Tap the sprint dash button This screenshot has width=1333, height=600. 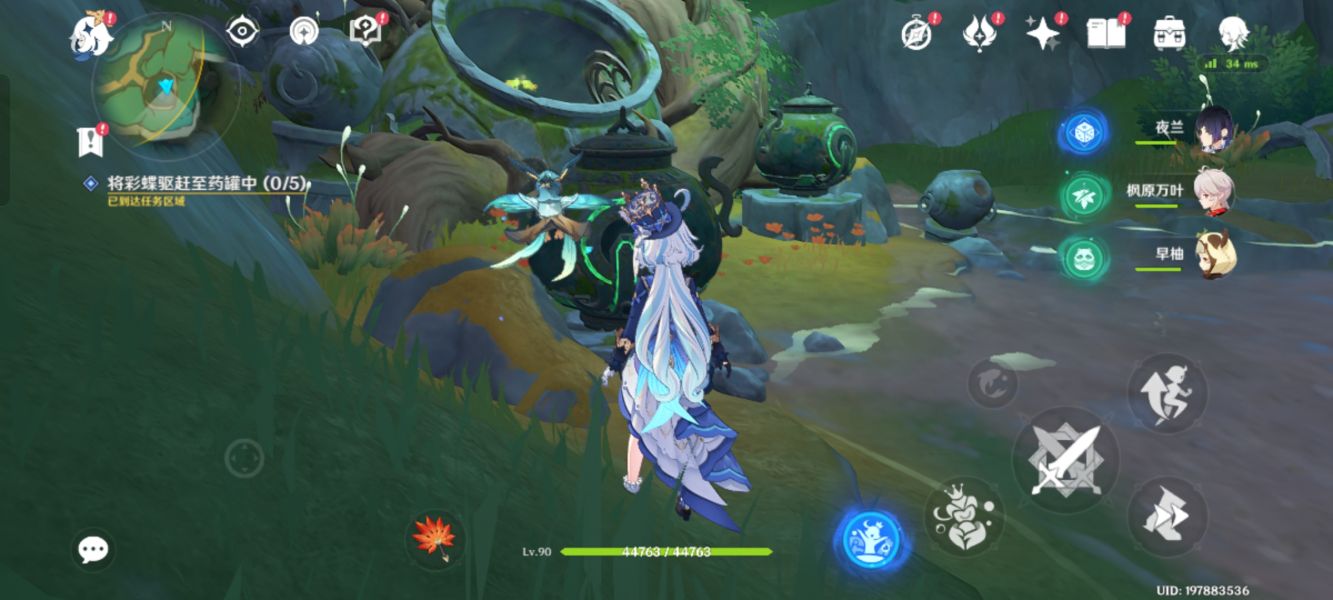pyautogui.click(x=1167, y=517)
